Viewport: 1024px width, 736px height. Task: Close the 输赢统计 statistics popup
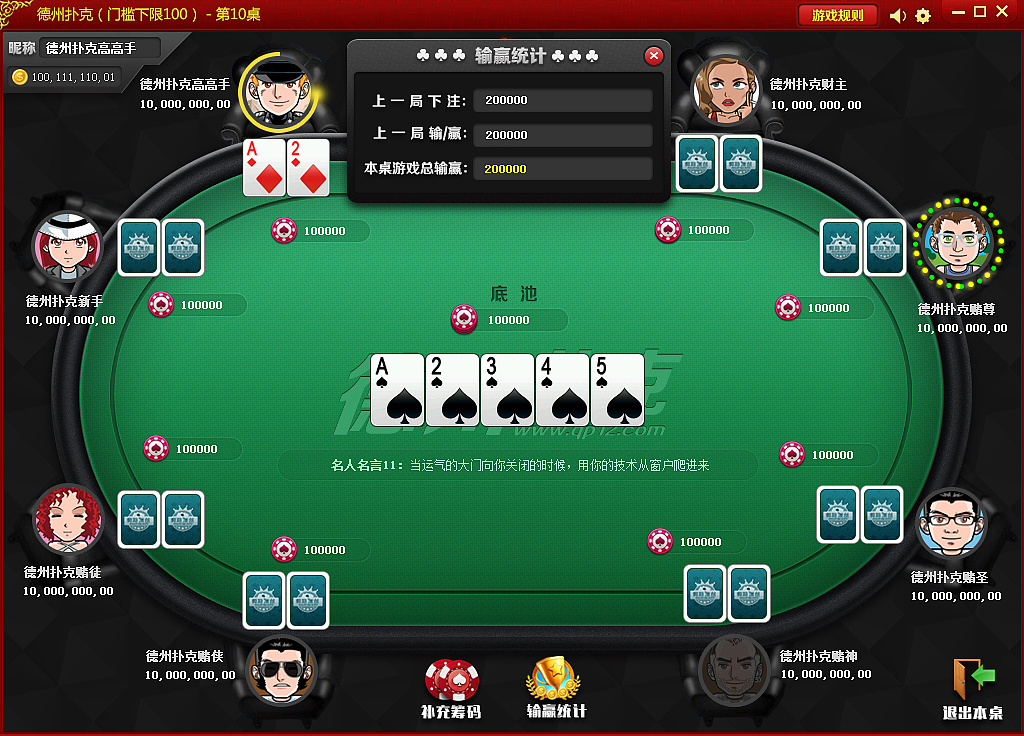click(x=654, y=56)
